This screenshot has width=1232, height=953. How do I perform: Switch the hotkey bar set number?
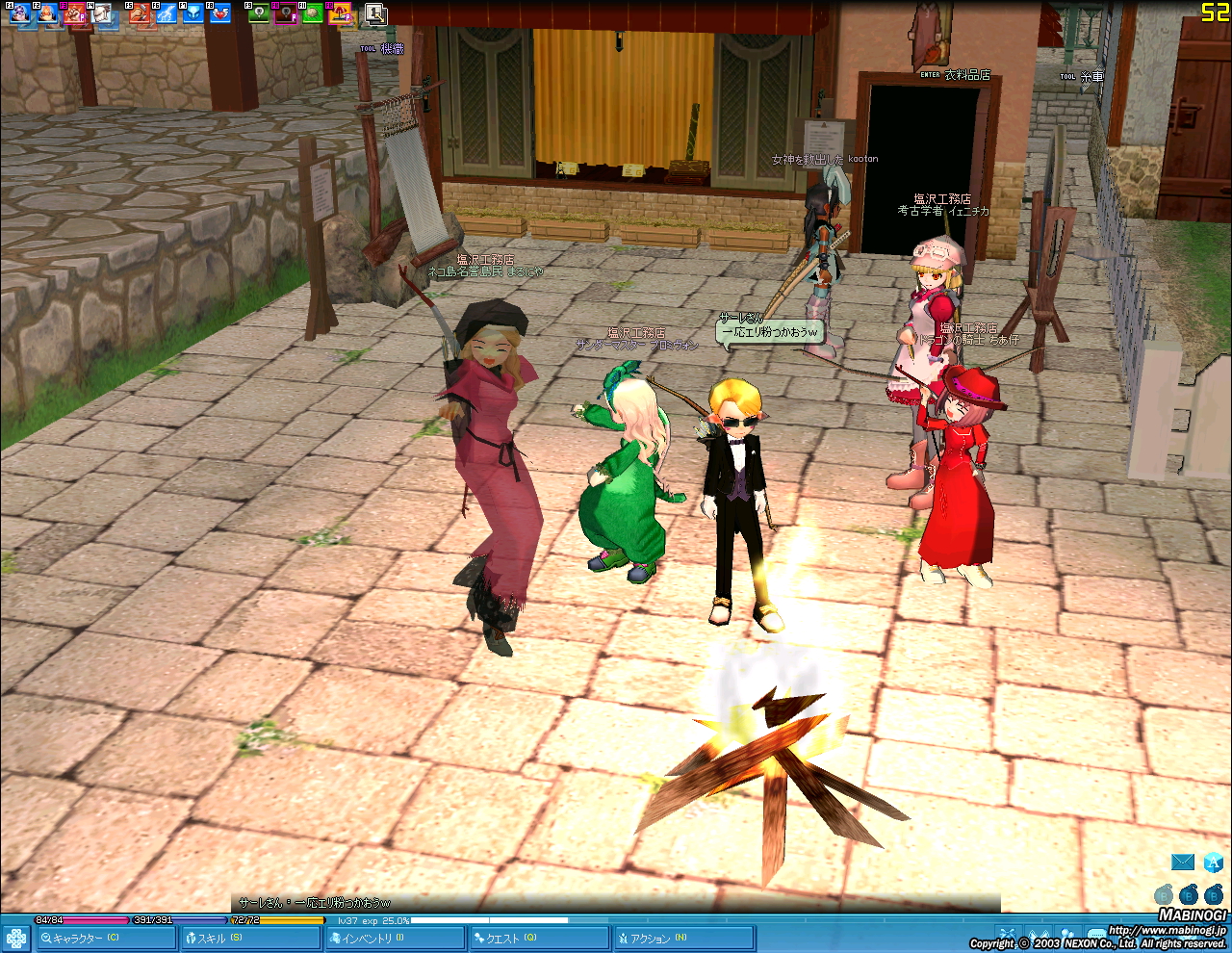tap(375, 13)
